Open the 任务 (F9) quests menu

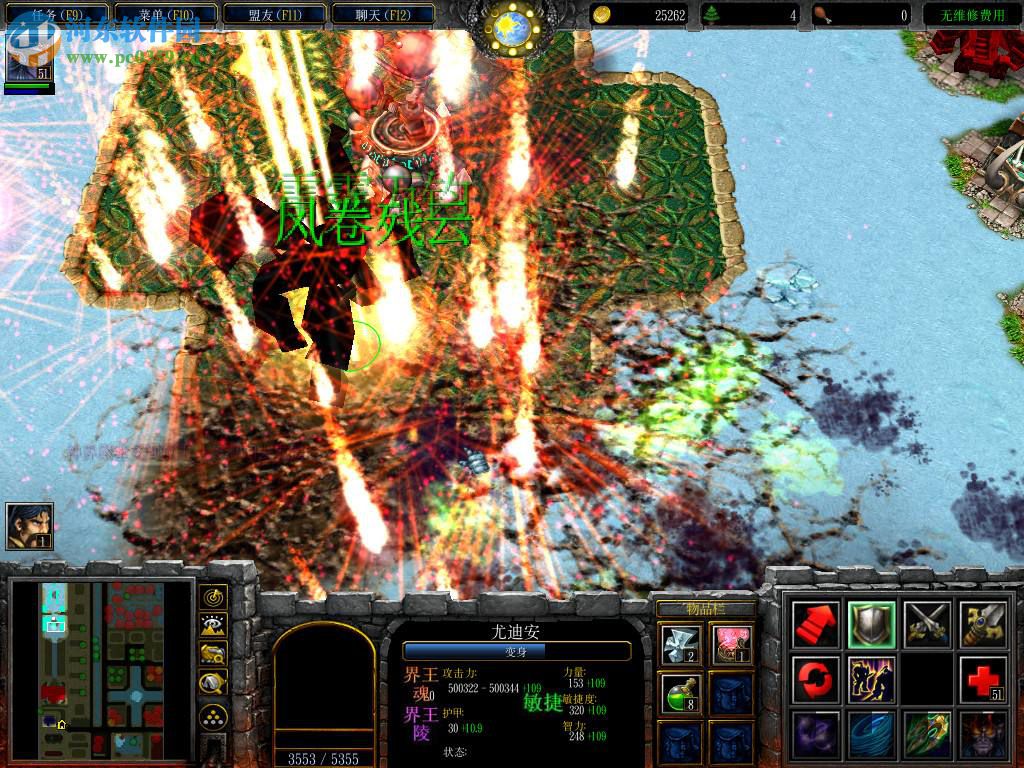58,15
